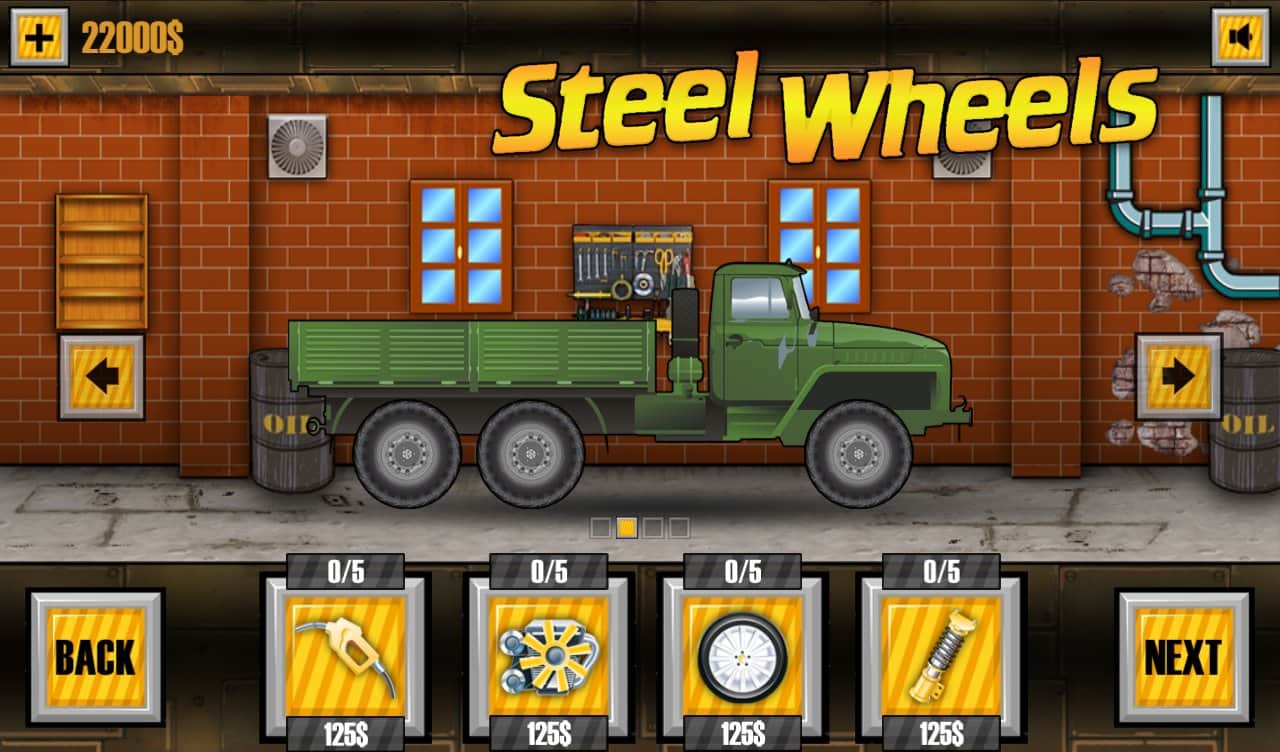
Task: Select the suspension upgrade icon
Action: 942,652
